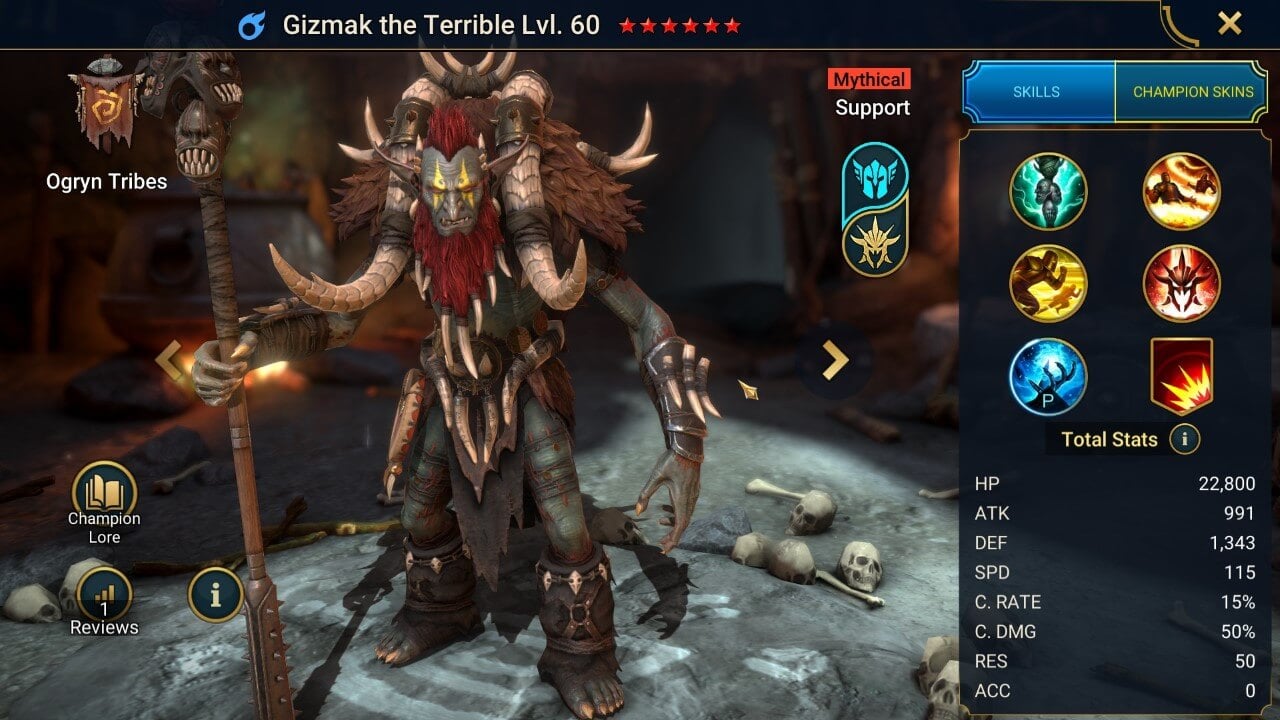This screenshot has width=1280, height=720.
Task: Click the sixth star in the rank row
Action: click(733, 27)
